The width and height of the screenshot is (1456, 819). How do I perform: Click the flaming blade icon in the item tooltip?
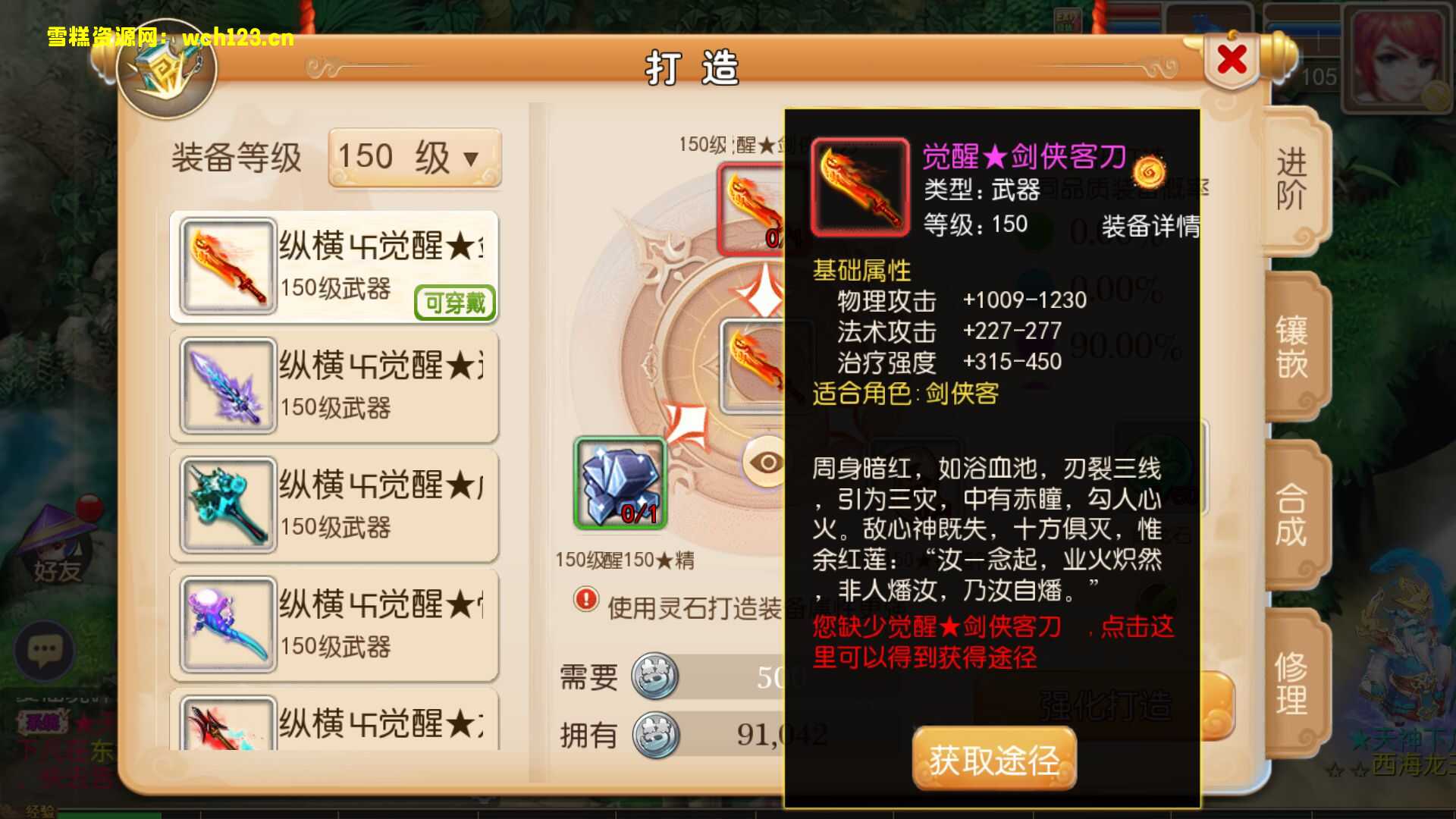(861, 184)
